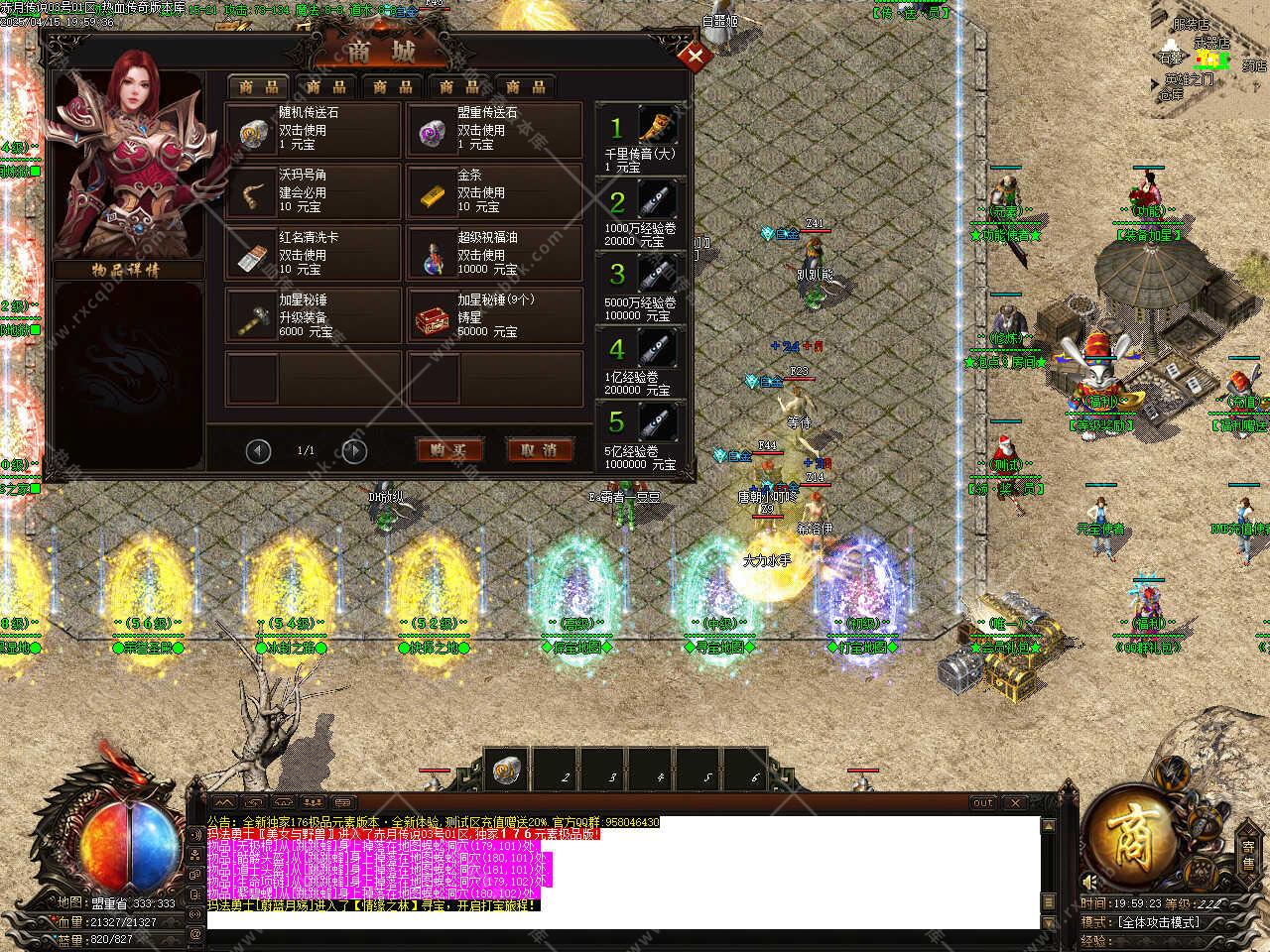
Task: Close the shop window with the red X
Action: point(696,57)
